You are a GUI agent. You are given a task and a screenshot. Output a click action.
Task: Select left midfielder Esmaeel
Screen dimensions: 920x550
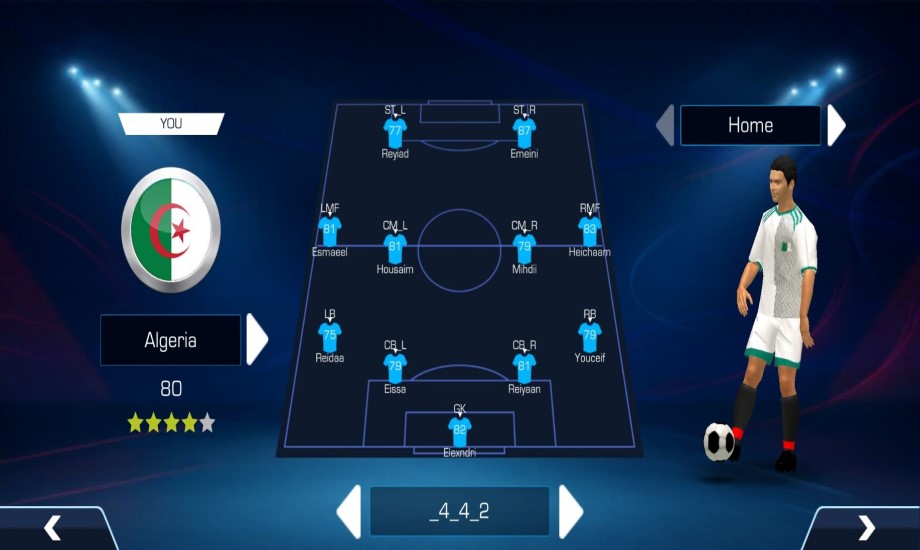point(330,231)
